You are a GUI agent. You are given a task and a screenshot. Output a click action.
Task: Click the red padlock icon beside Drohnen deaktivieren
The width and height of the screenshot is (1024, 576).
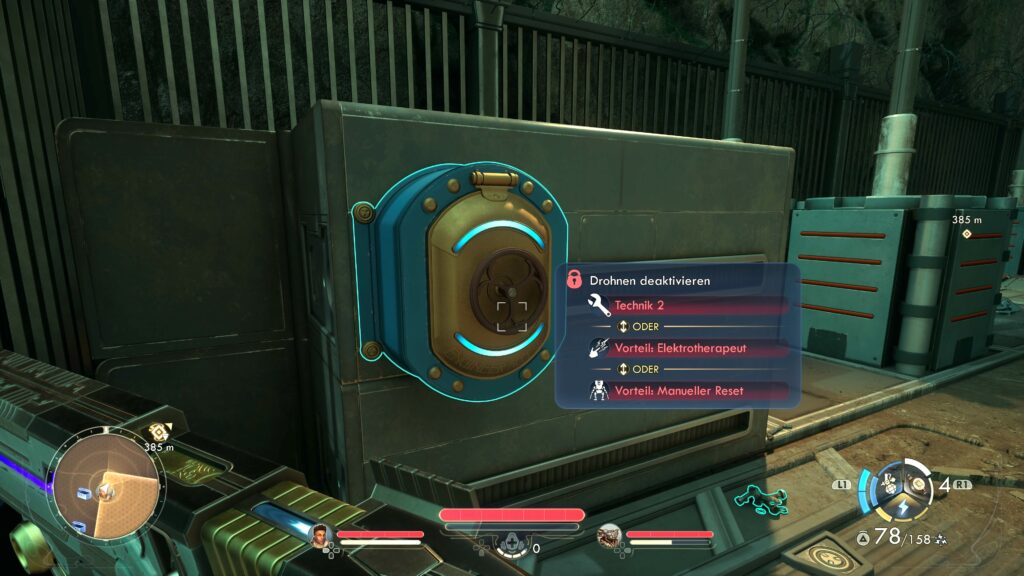point(575,280)
